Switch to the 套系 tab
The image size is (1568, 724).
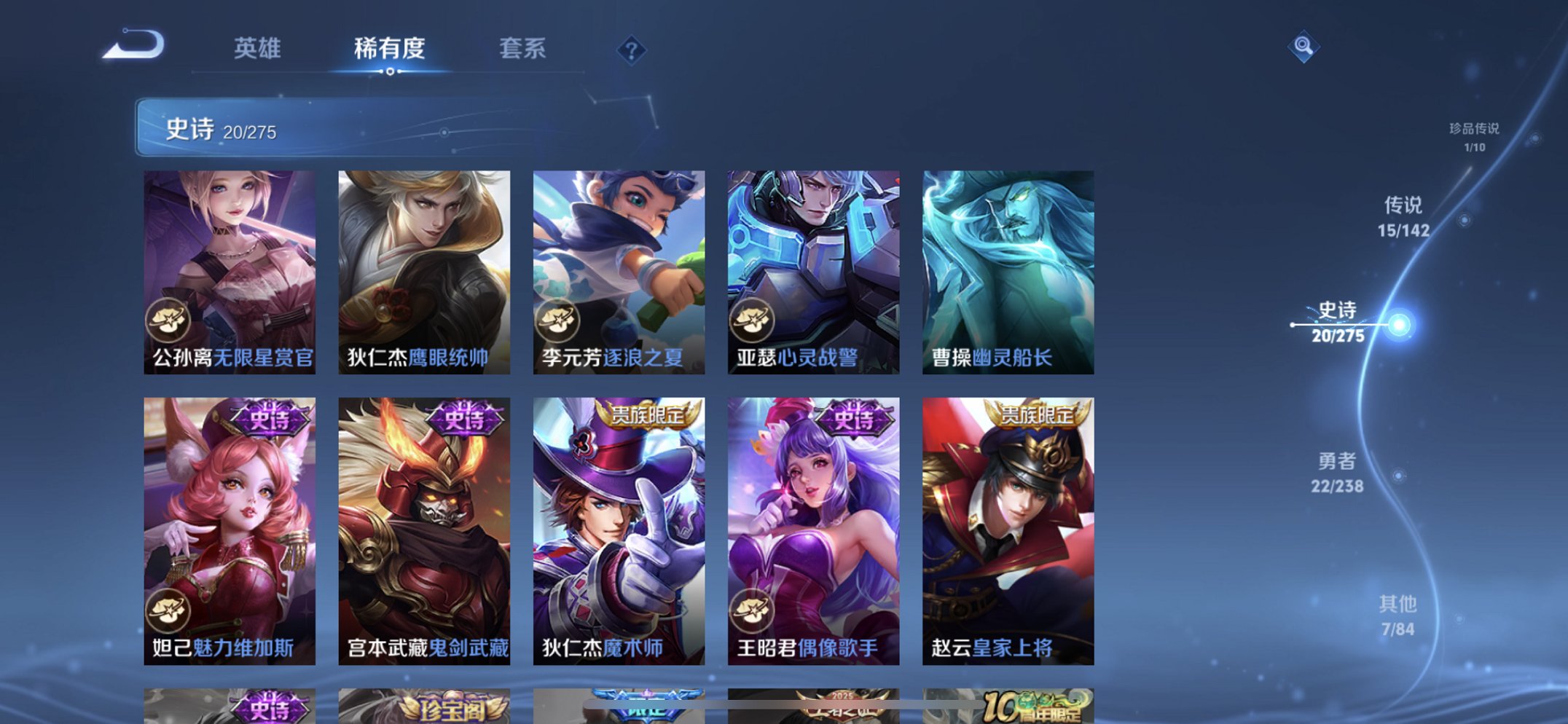522,50
